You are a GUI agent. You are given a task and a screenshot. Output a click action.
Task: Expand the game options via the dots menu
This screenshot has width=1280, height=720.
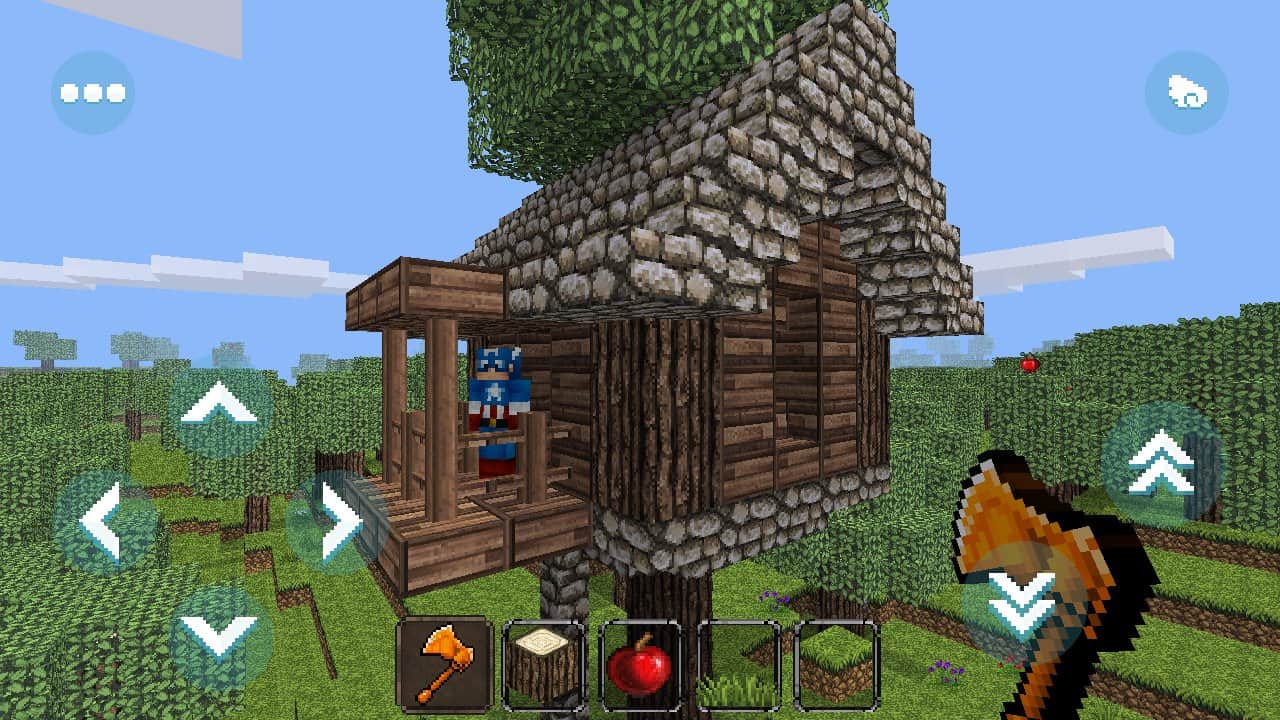(x=92, y=92)
